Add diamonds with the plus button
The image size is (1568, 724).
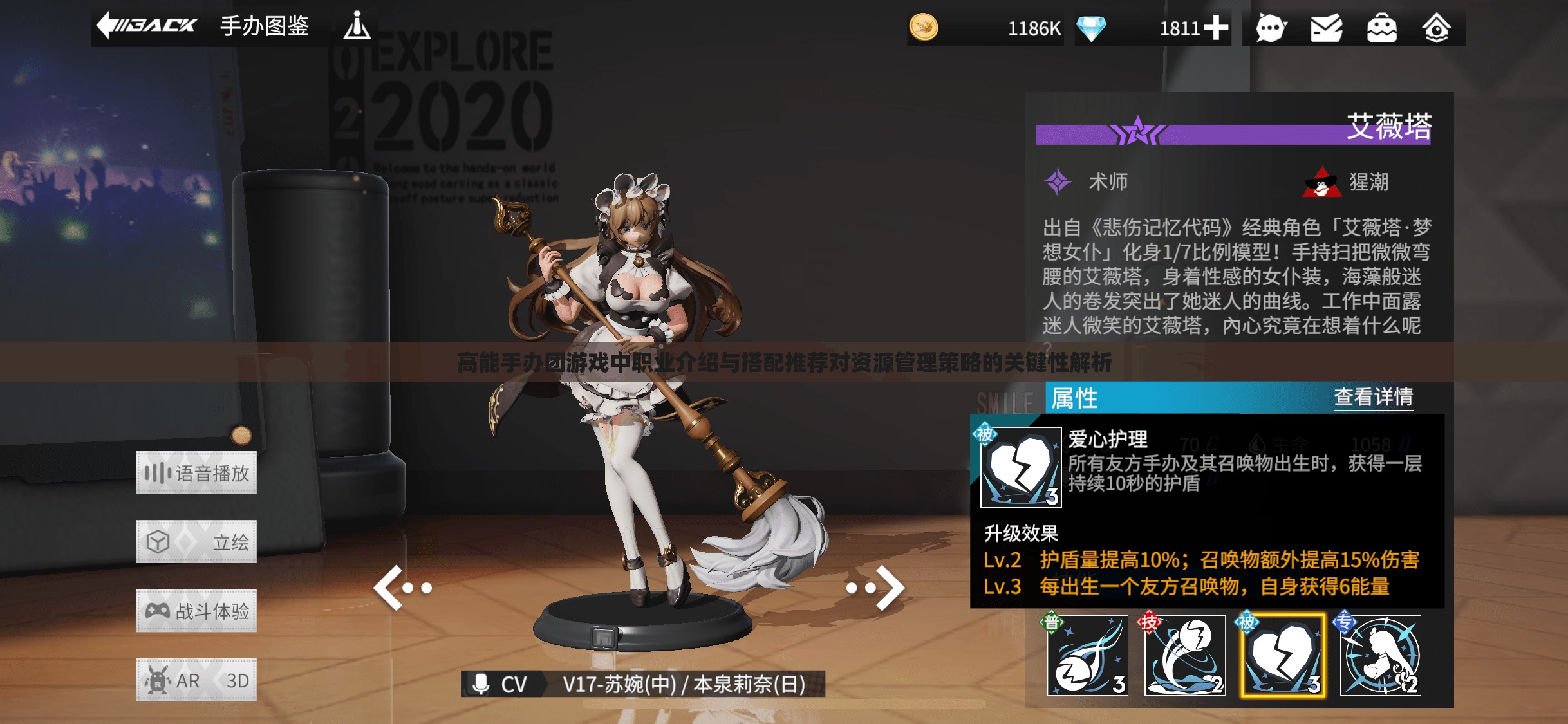(x=1216, y=28)
